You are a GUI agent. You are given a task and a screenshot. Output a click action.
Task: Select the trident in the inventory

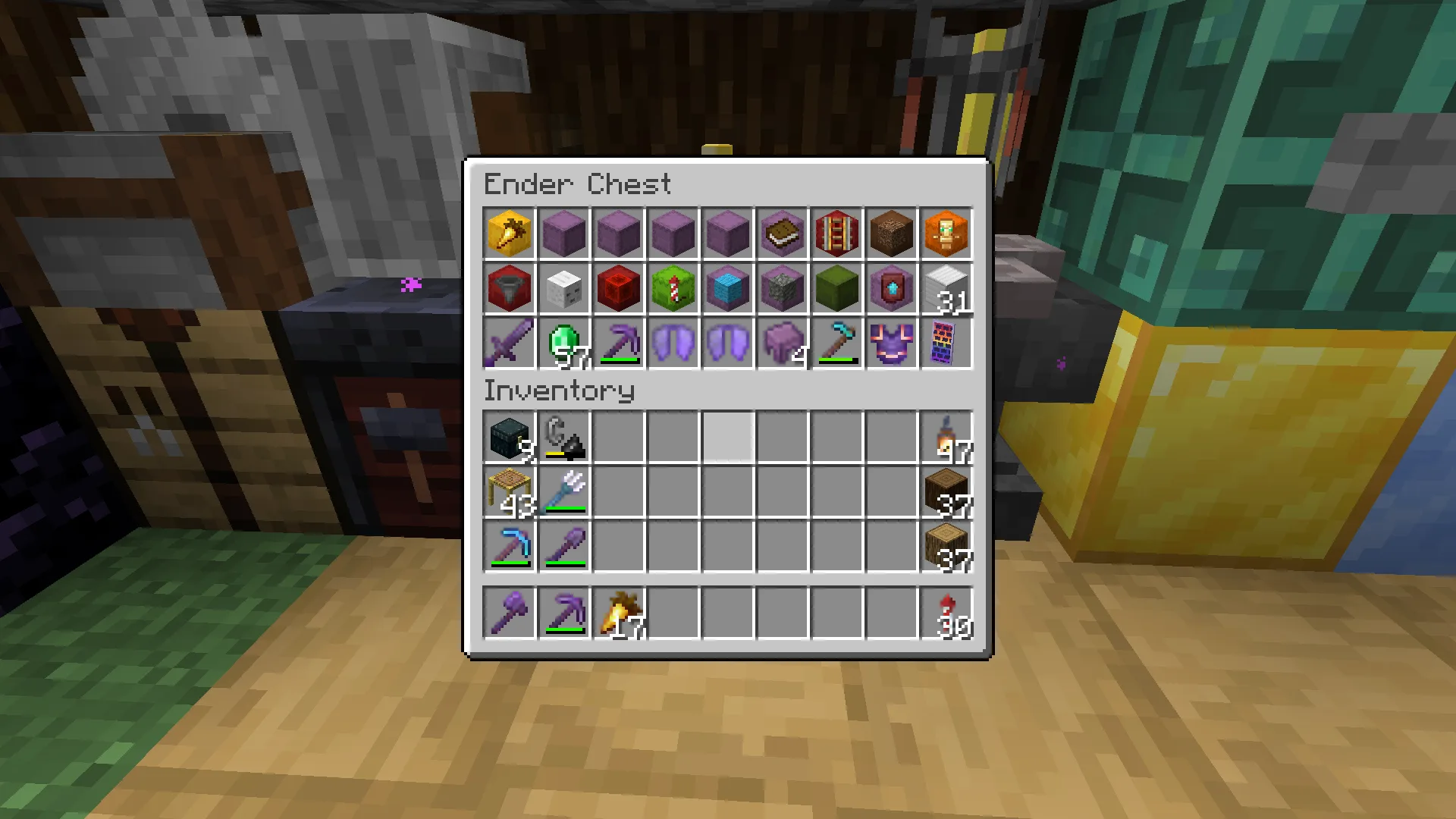pos(563,491)
